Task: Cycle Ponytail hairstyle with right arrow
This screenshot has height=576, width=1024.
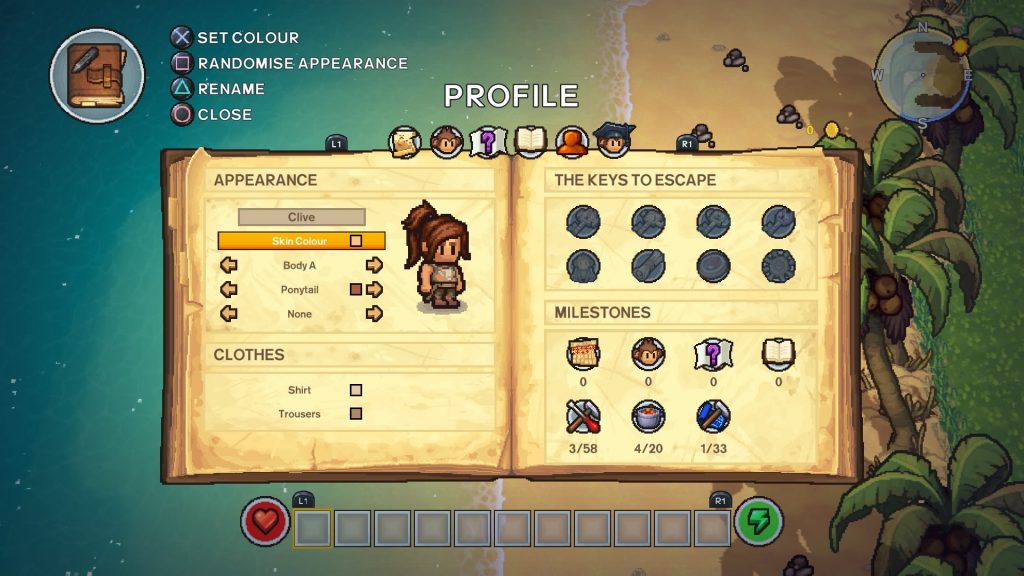Action: click(x=375, y=290)
